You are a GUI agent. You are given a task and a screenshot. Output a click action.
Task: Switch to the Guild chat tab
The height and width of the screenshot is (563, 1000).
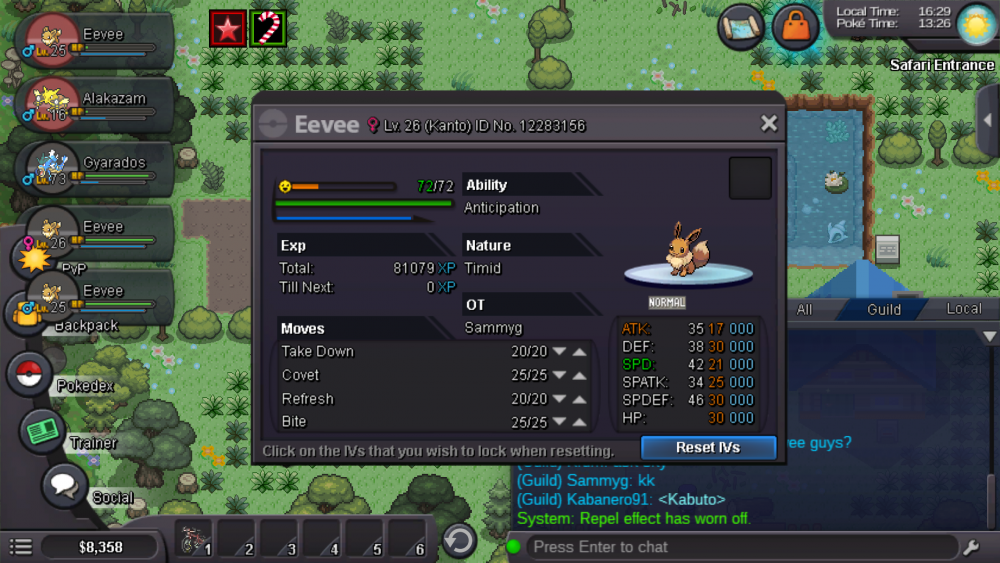884,309
